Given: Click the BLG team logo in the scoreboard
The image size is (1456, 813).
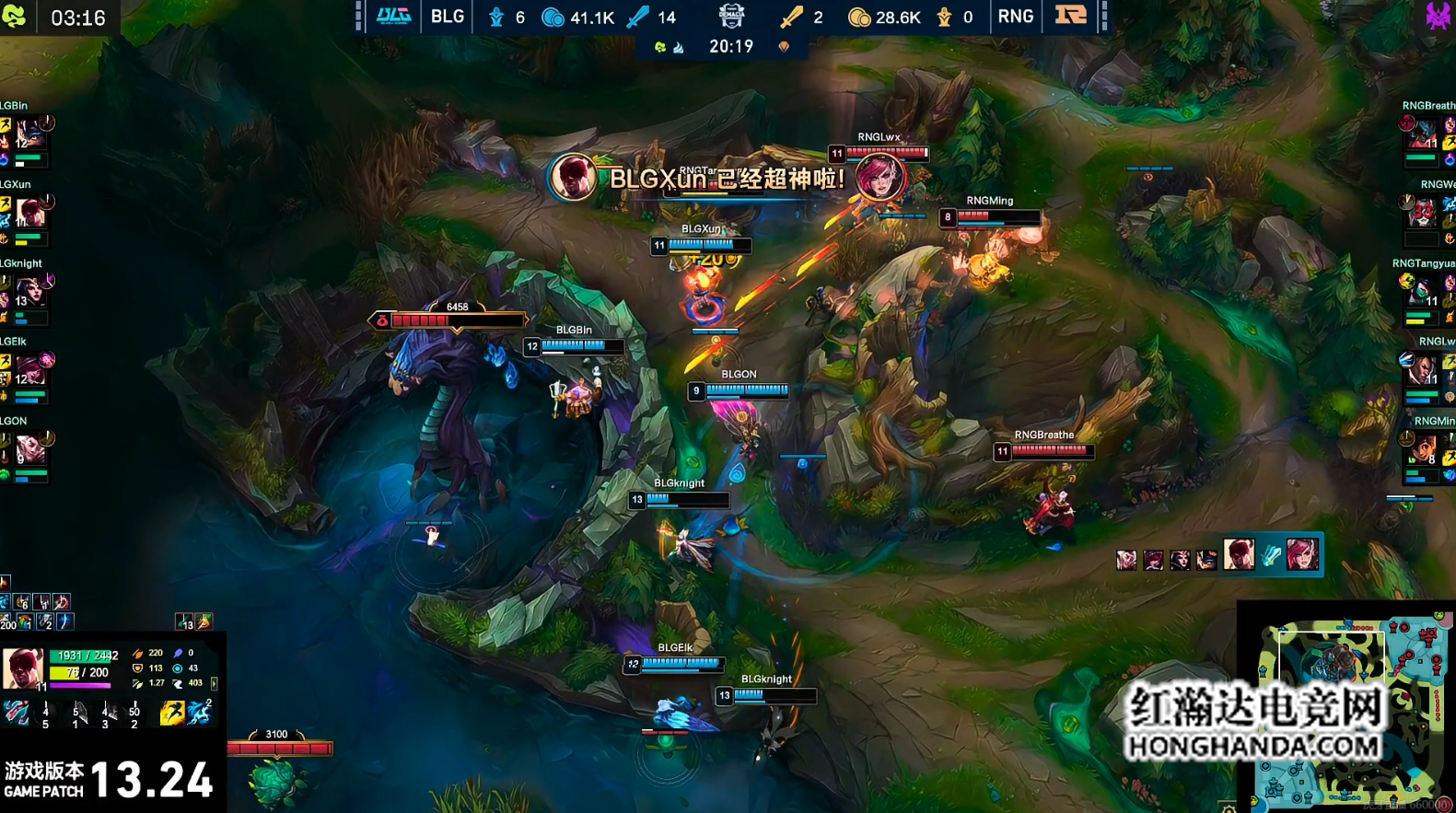Looking at the screenshot, I should 393,17.
